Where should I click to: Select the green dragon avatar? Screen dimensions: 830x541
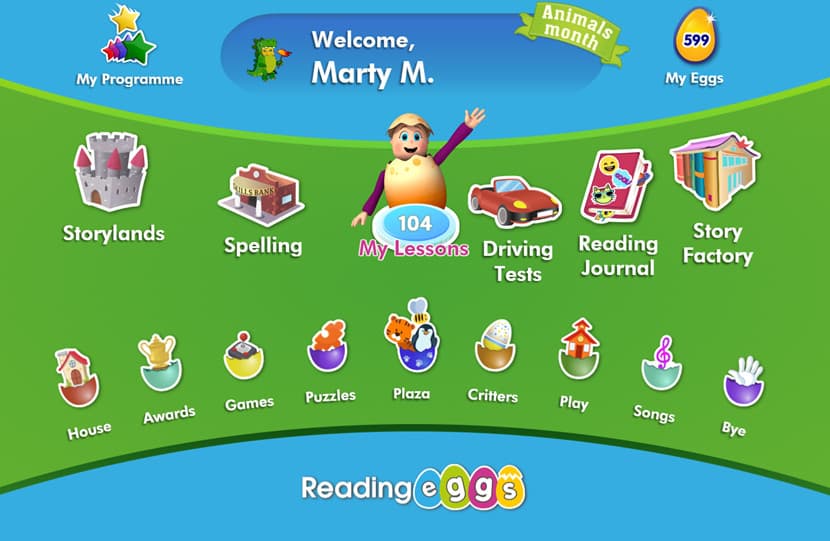coord(264,56)
